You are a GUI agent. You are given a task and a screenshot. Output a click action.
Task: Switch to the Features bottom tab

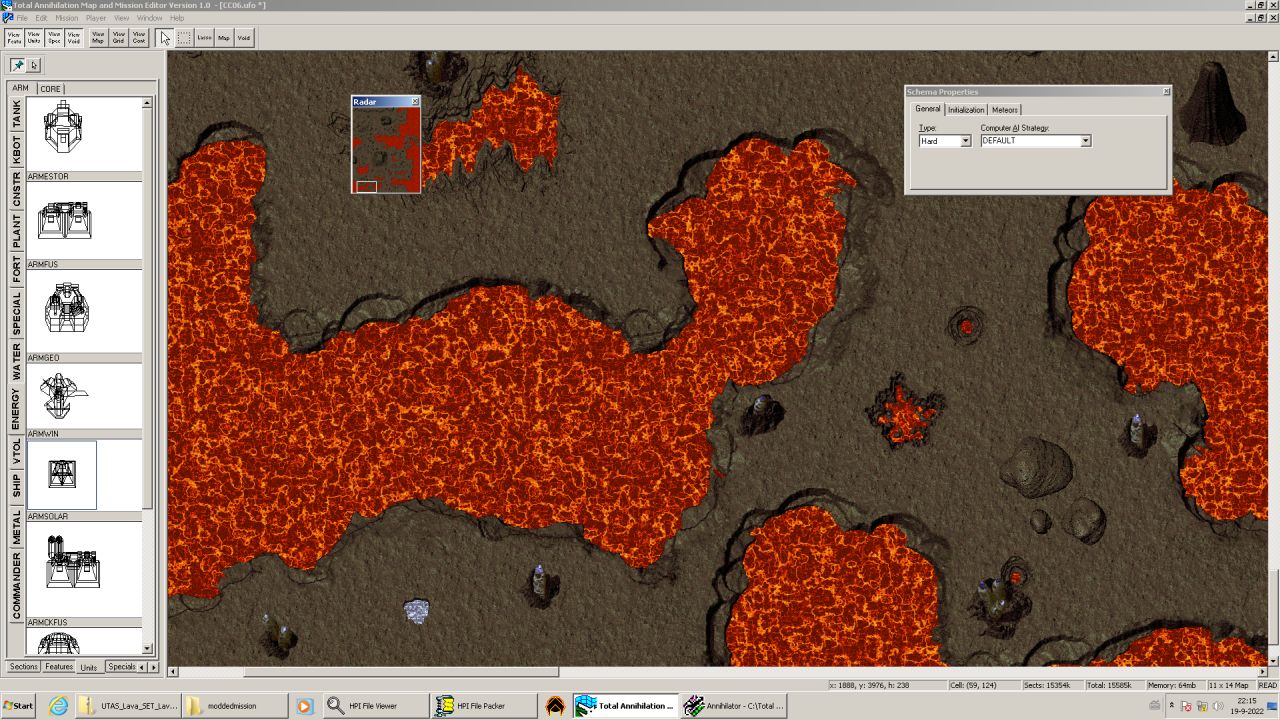(x=59, y=667)
